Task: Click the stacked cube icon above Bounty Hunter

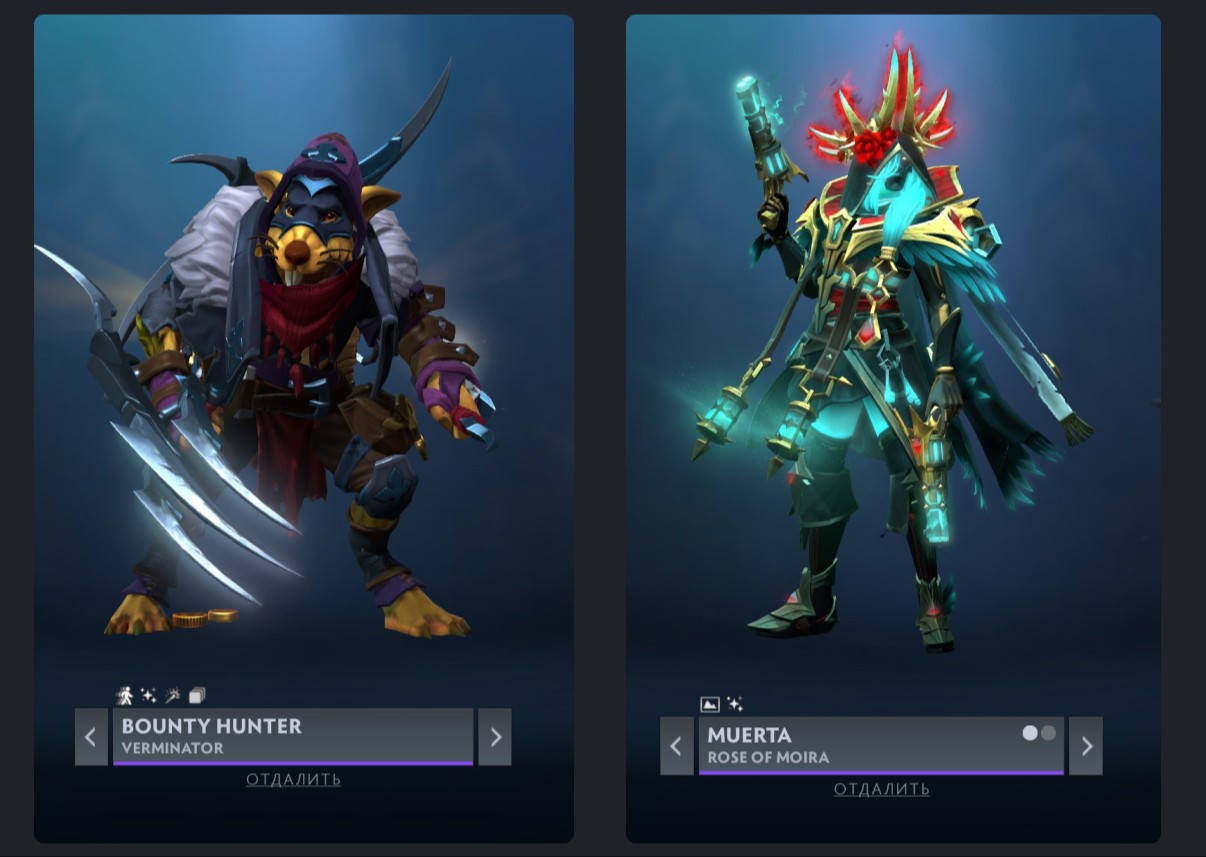Action: click(197, 695)
